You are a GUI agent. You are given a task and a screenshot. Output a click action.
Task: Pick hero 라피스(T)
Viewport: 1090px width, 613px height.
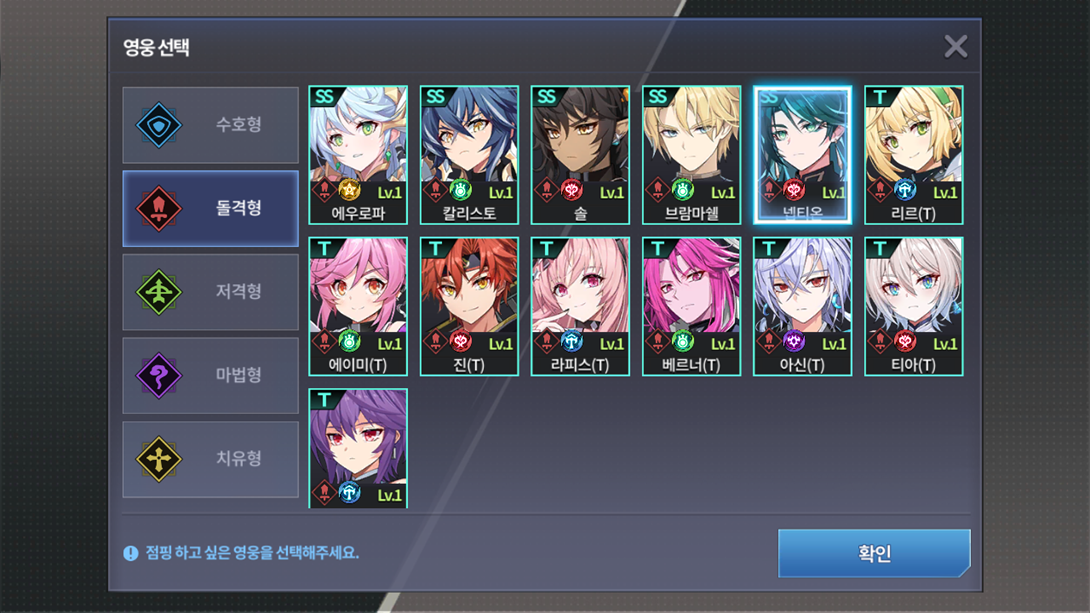(x=580, y=306)
